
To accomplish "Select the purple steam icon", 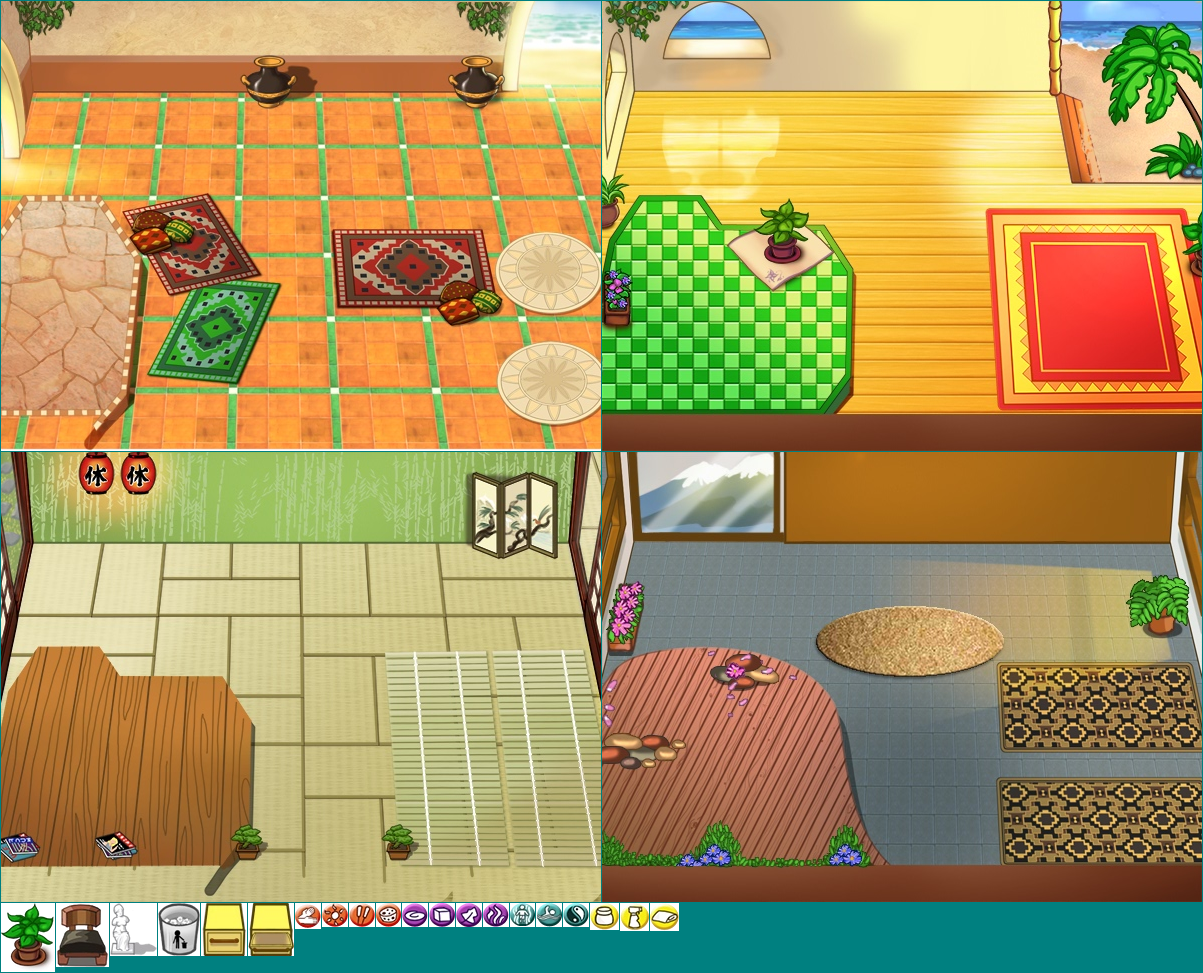I will 495,915.
